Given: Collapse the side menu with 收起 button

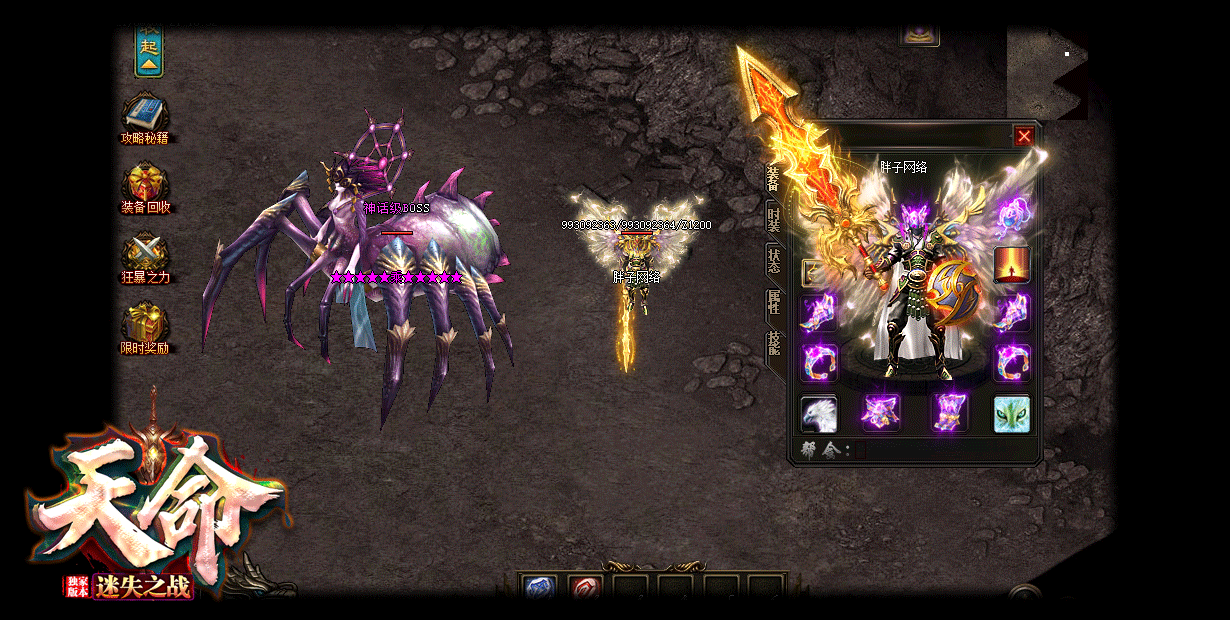Looking at the screenshot, I should (149, 52).
